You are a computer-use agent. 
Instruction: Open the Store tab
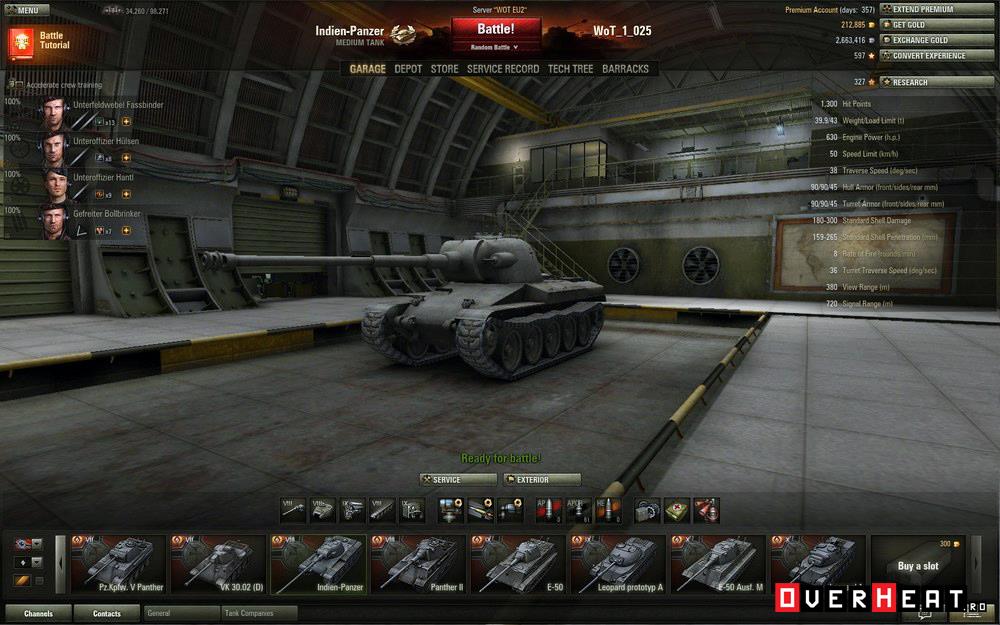444,69
